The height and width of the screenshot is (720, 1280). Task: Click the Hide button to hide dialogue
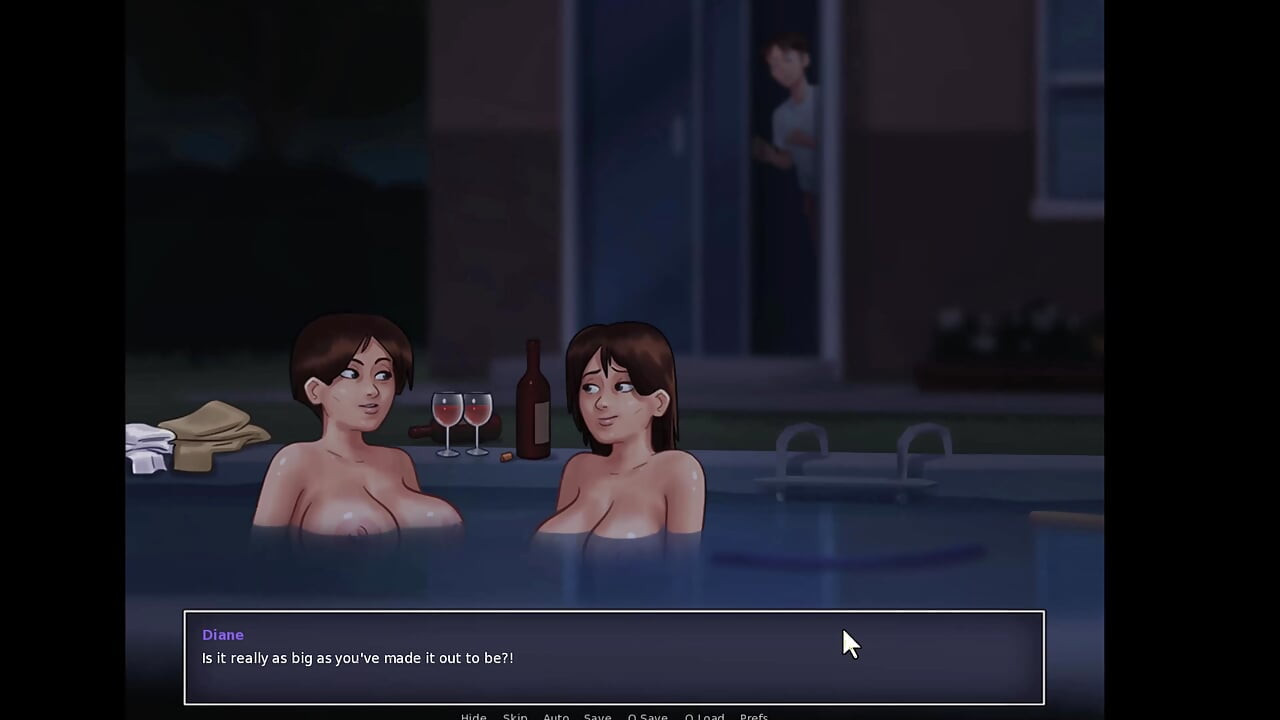pyautogui.click(x=473, y=716)
